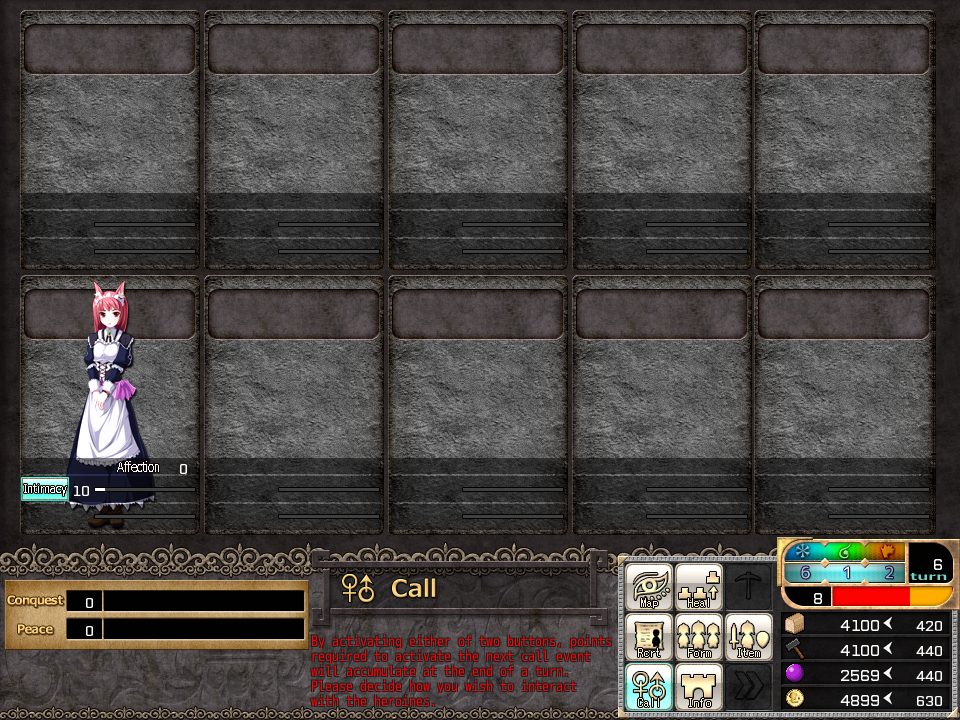The height and width of the screenshot is (720, 960).
Task: Click the highlighted Call button
Action: tap(649, 687)
